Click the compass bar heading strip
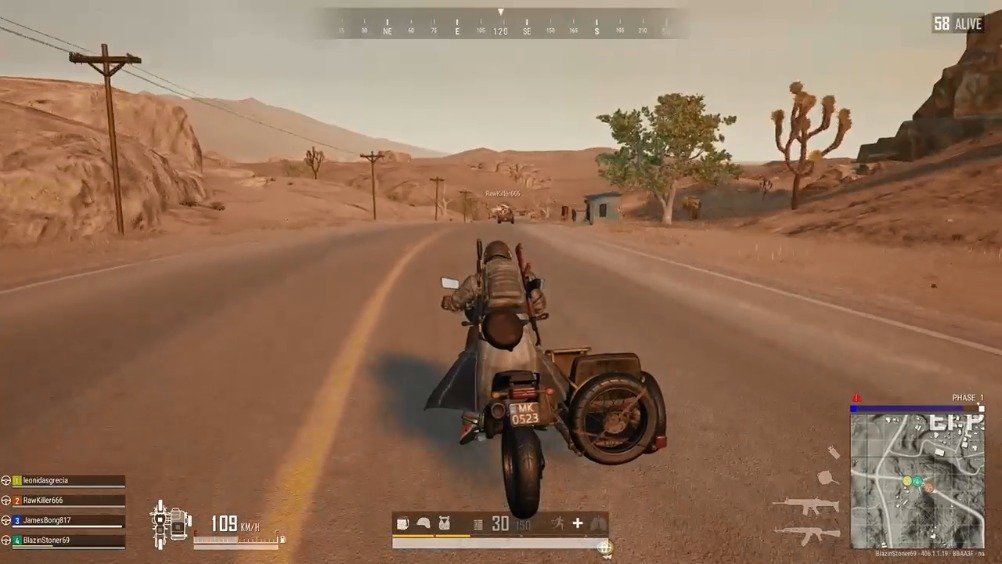 click(x=502, y=24)
